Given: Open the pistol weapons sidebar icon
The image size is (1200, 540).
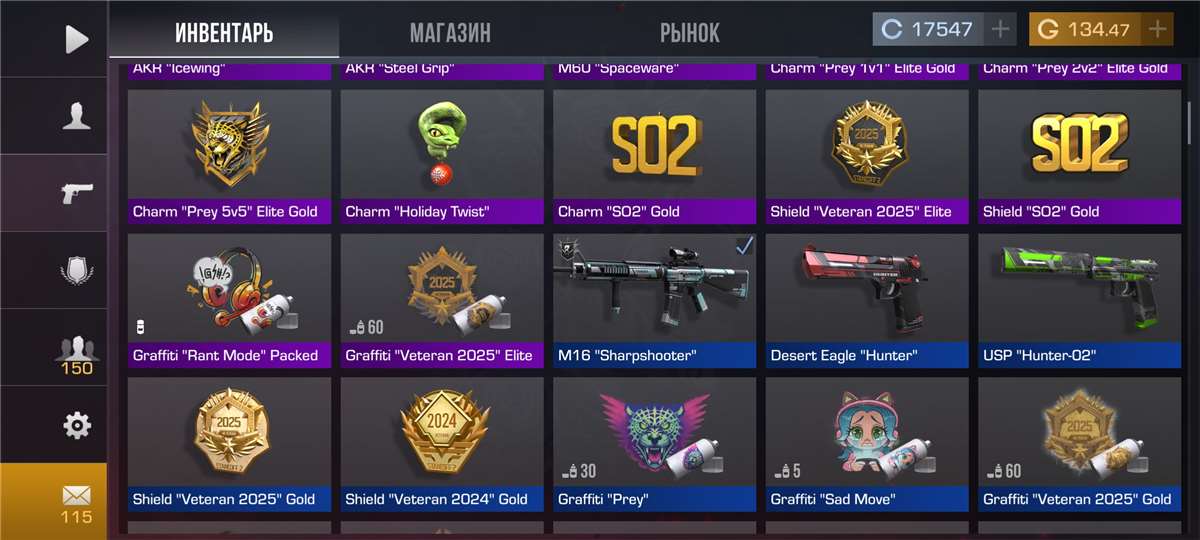Looking at the screenshot, I should (x=76, y=193).
